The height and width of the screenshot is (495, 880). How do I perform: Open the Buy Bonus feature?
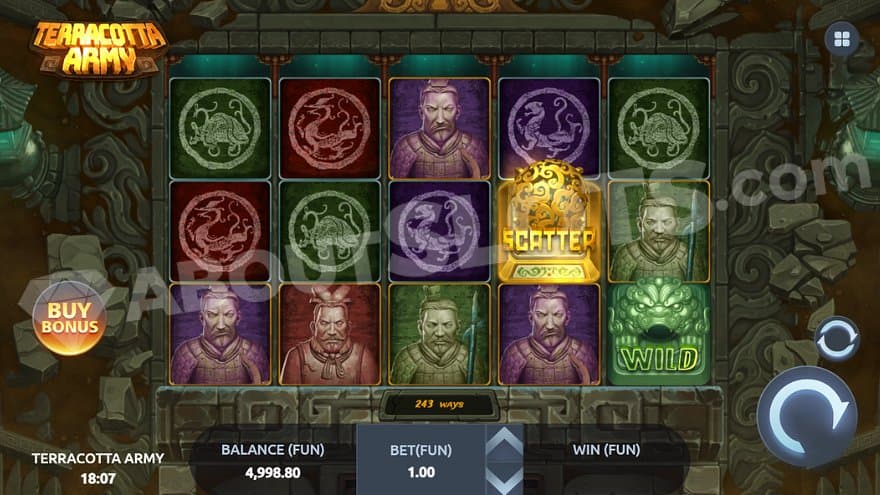70,317
